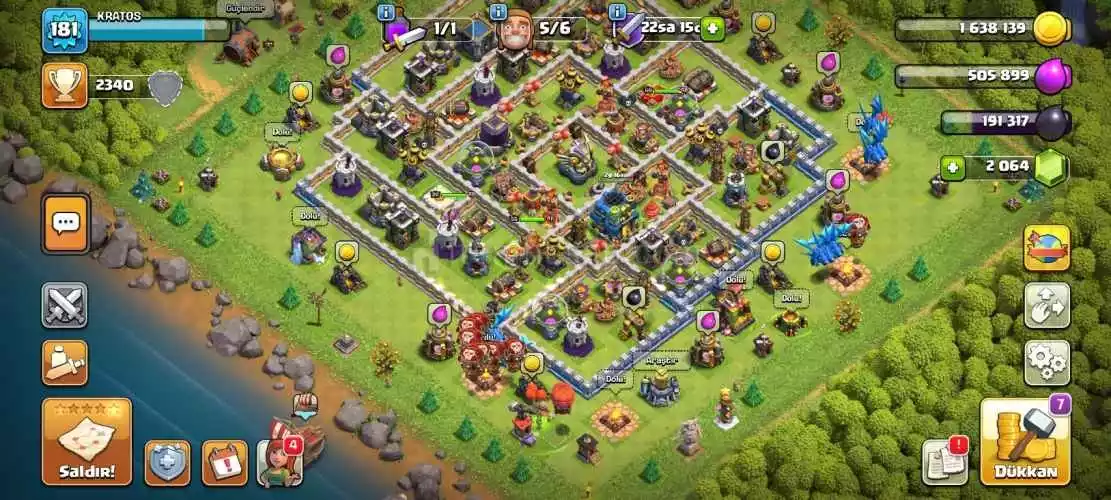Viewport: 1111px width, 500px height.
Task: Activate the hand layout editor button
Action: tap(1046, 305)
